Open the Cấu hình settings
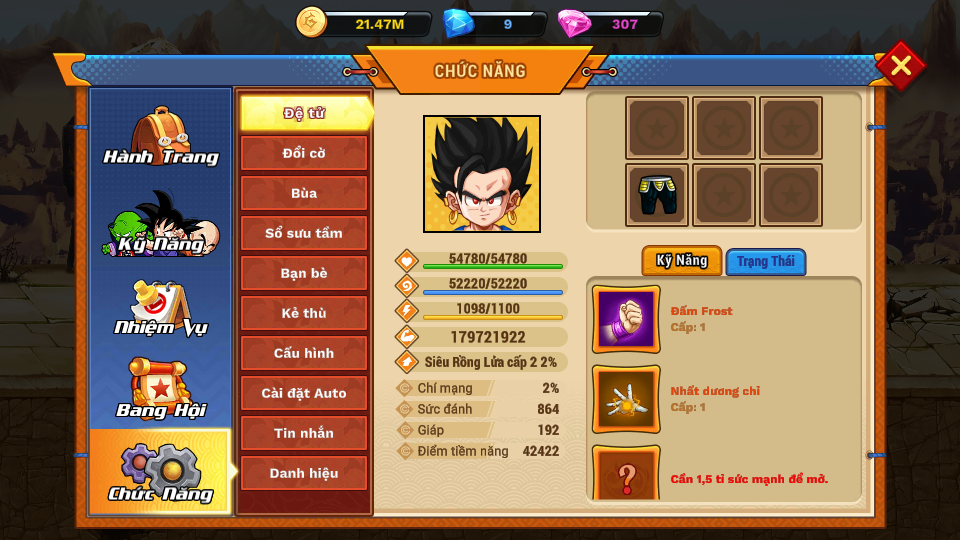The image size is (960, 540). (304, 353)
